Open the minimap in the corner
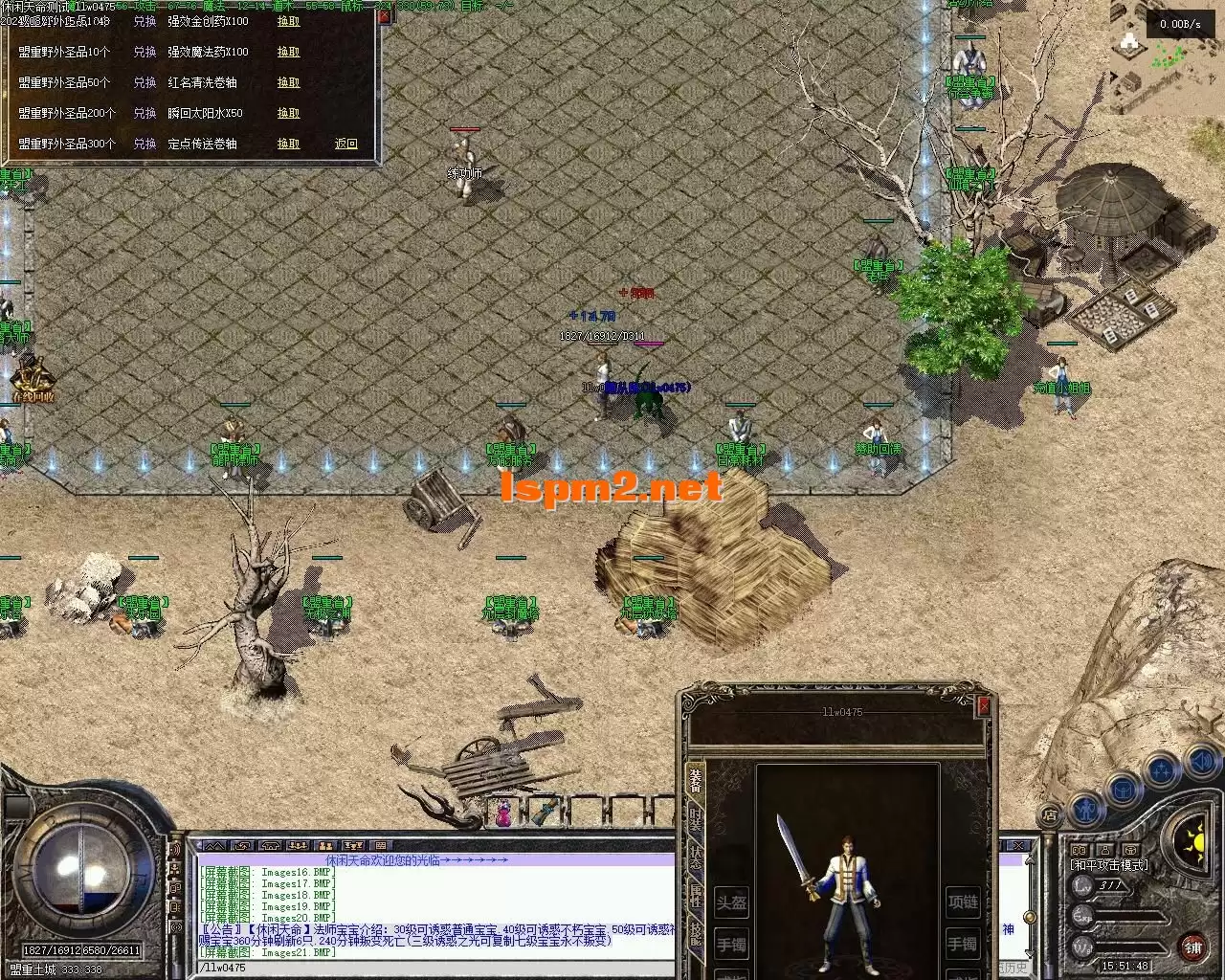The image size is (1225, 980). 1168,57
